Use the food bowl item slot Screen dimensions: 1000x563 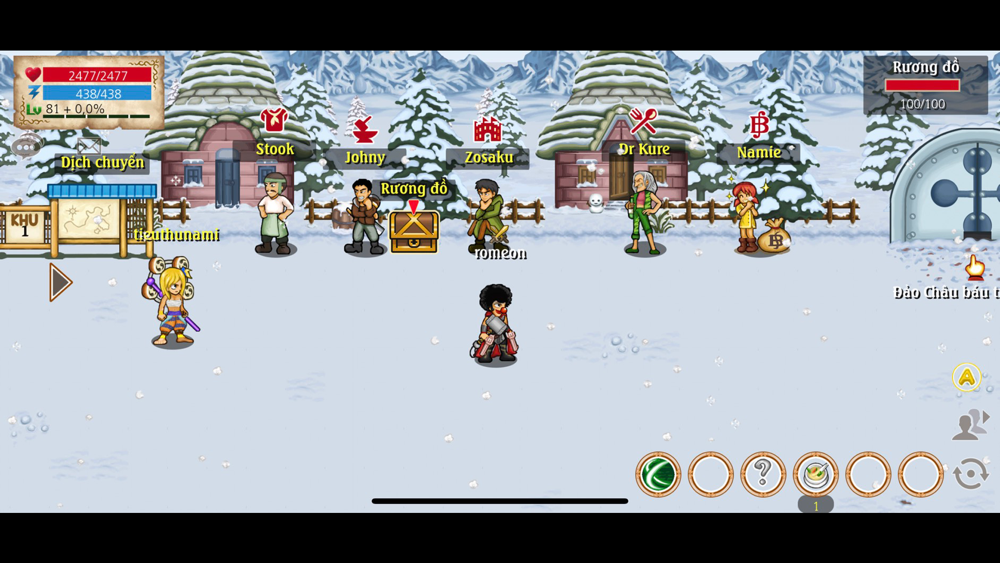click(816, 474)
